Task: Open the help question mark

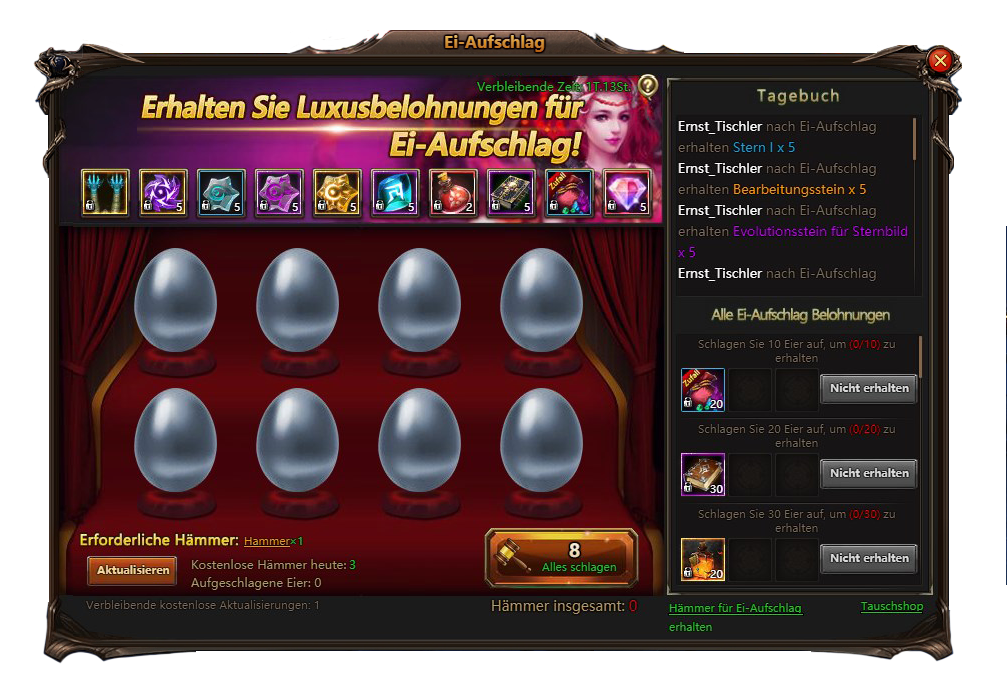Action: pyautogui.click(x=648, y=86)
